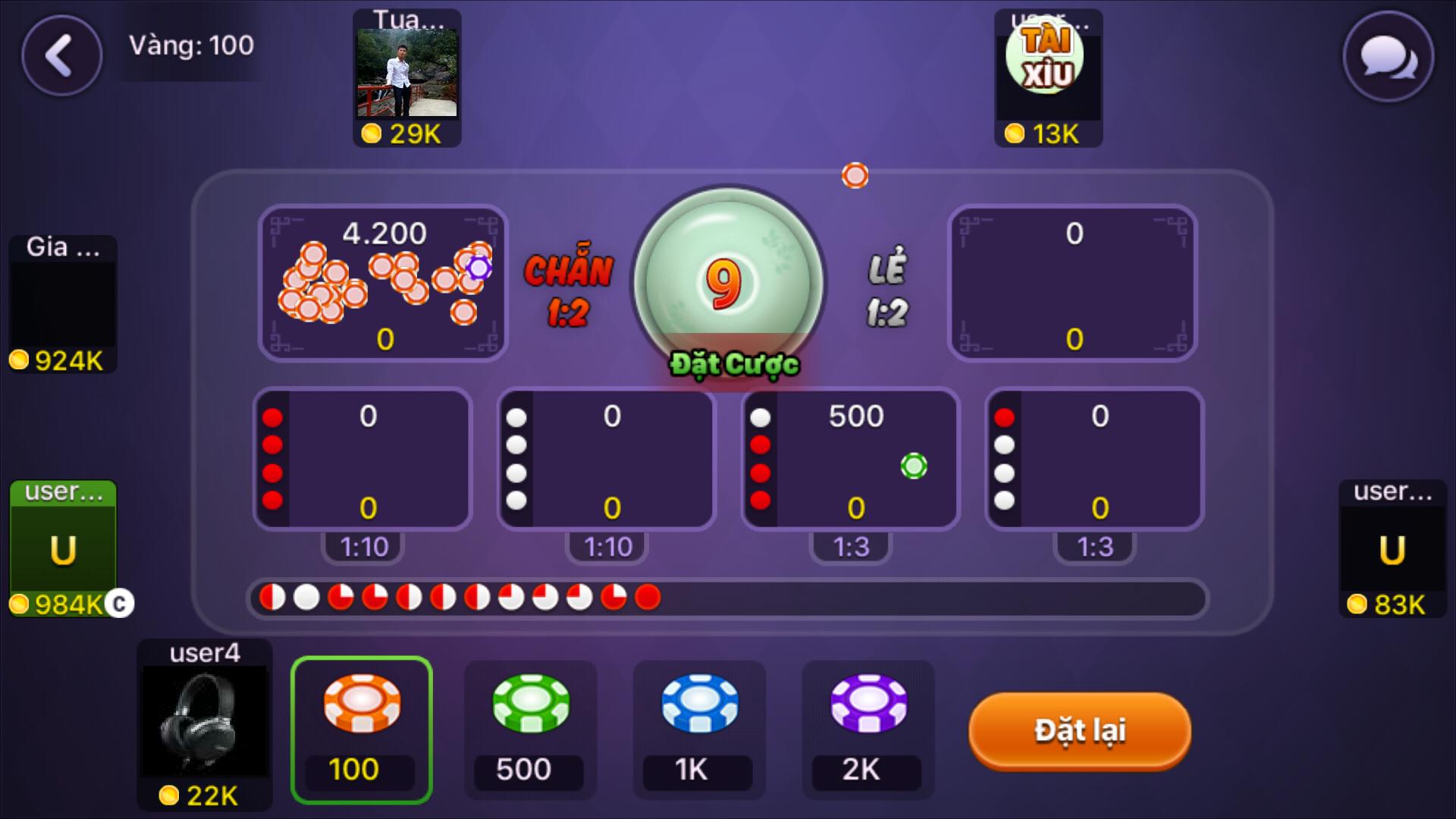Click the Đặt Cược label under the bowl
Image resolution: width=1456 pixels, height=819 pixels.
(733, 364)
